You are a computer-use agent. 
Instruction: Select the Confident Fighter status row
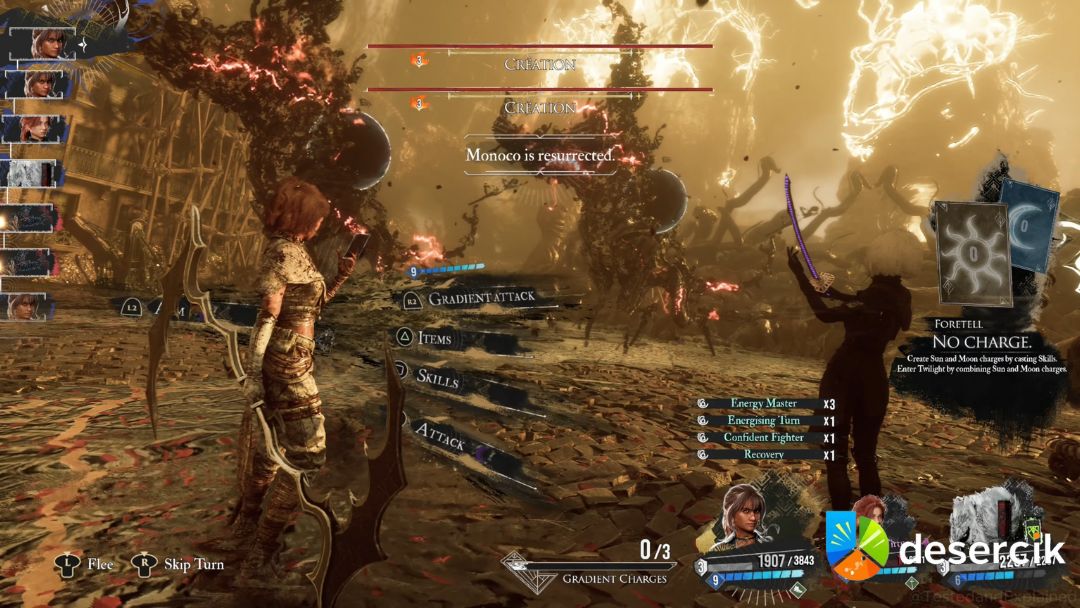(x=763, y=438)
